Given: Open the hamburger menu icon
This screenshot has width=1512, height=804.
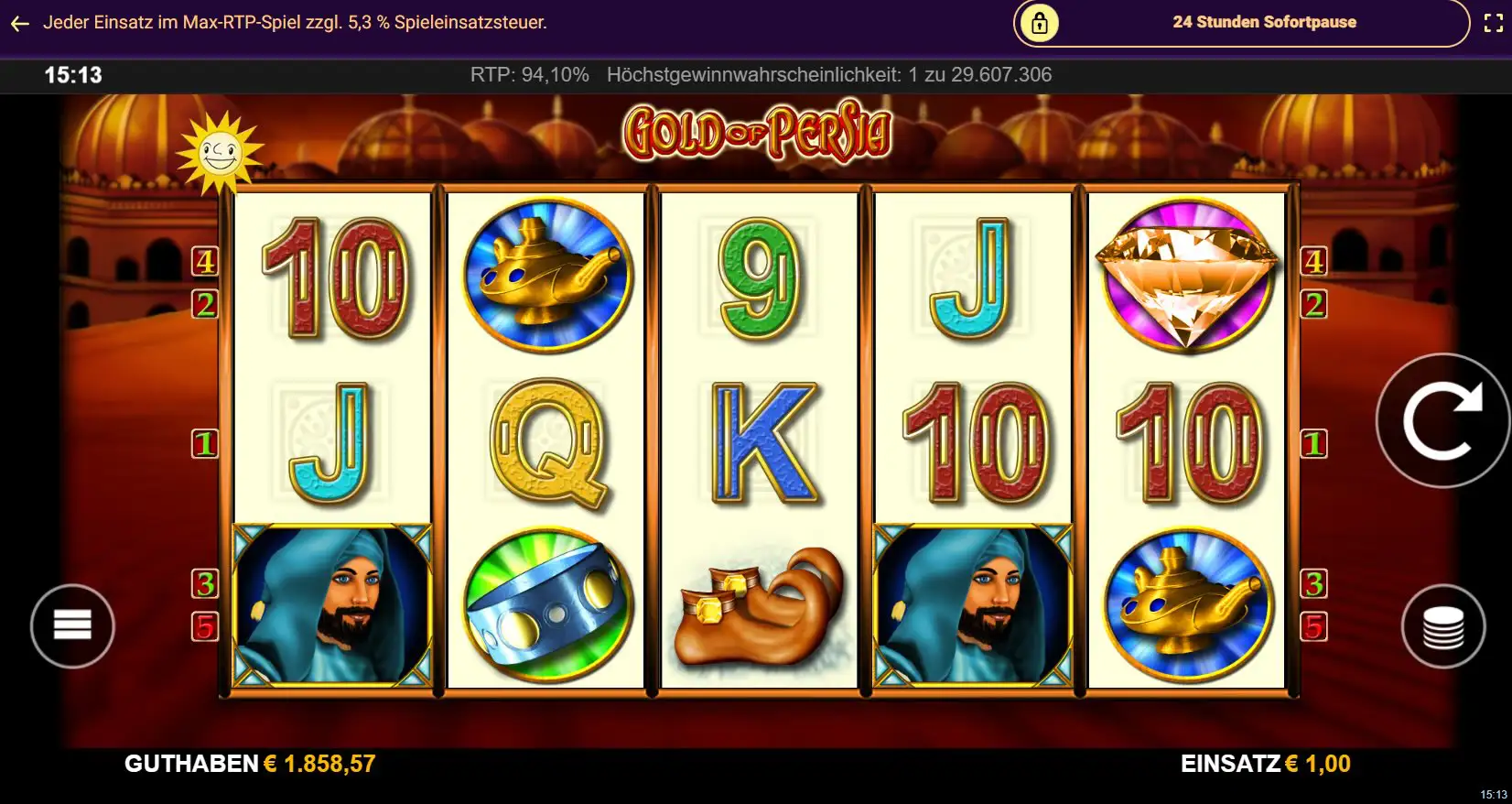Looking at the screenshot, I should 71,625.
